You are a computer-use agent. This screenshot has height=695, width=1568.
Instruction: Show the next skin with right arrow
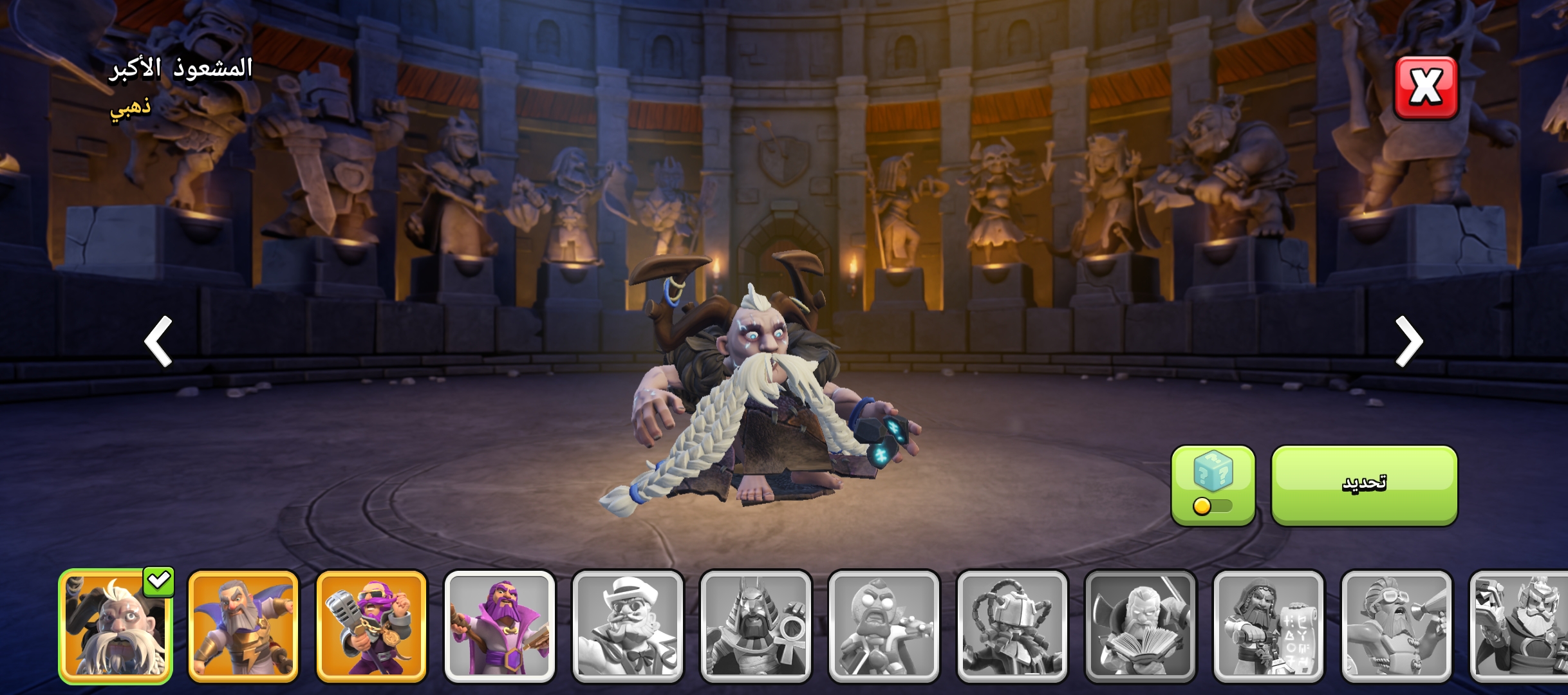[x=1408, y=341]
